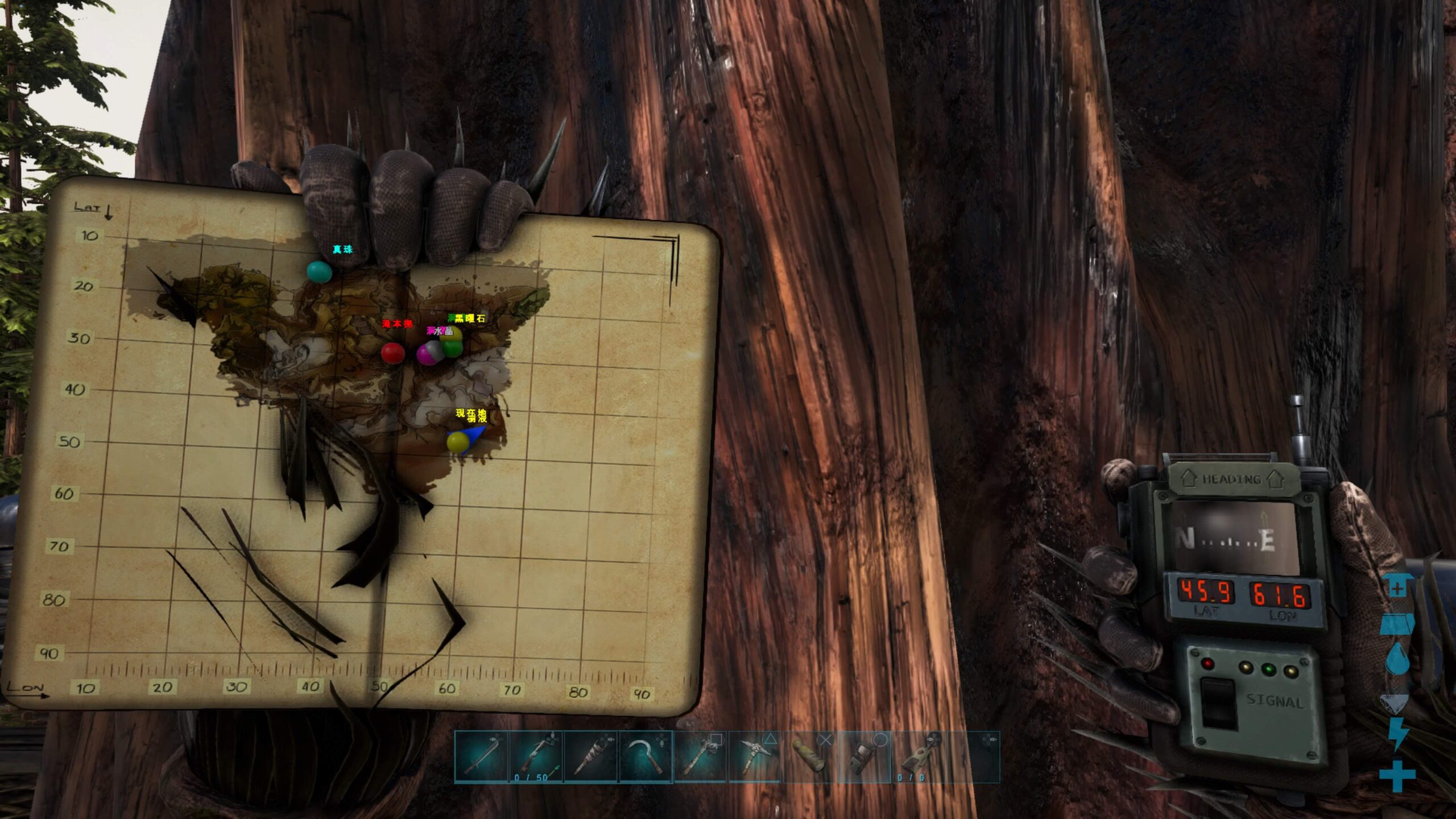
Task: Select the red map marker
Action: 392,353
